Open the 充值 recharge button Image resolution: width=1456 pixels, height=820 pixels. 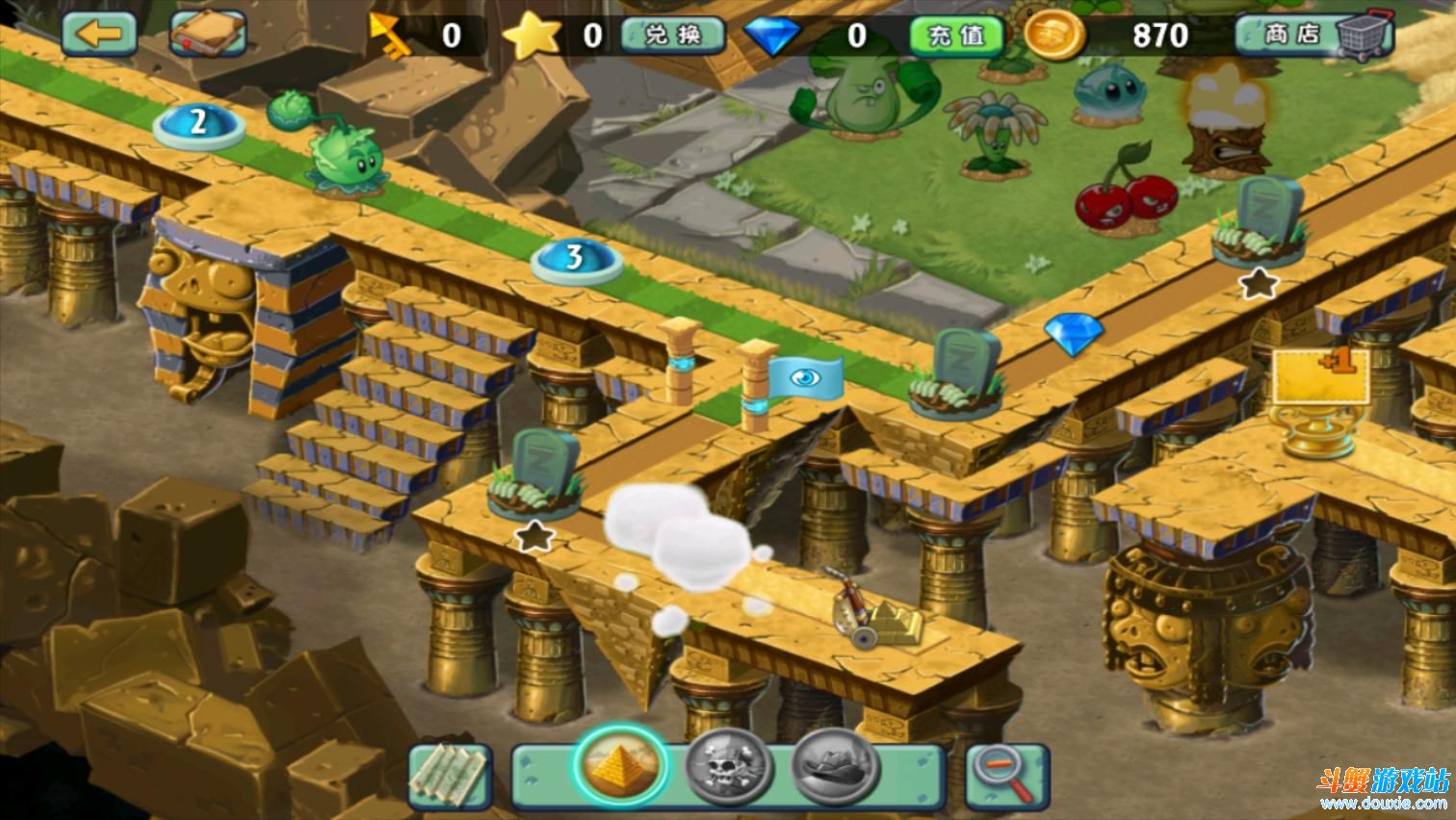pos(957,36)
